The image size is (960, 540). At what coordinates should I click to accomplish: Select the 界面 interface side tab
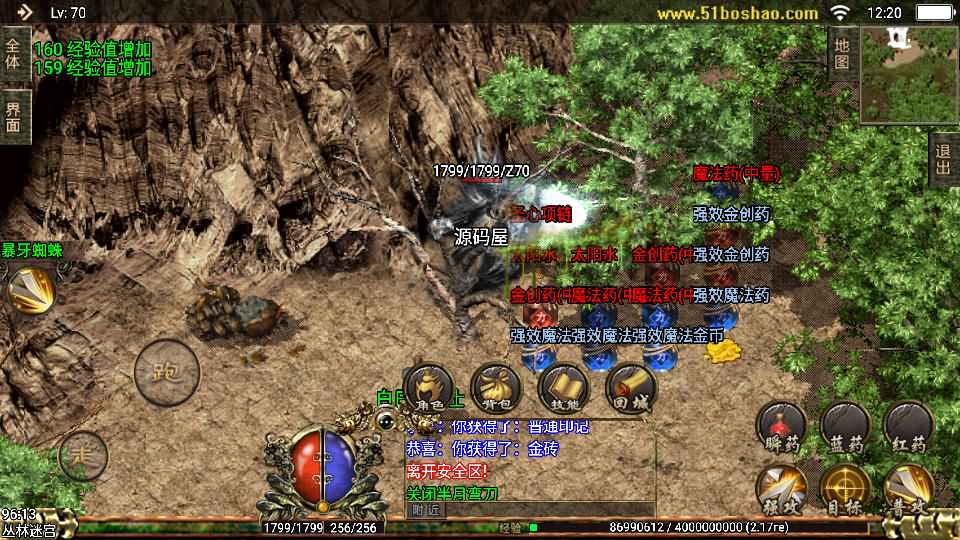pyautogui.click(x=14, y=117)
